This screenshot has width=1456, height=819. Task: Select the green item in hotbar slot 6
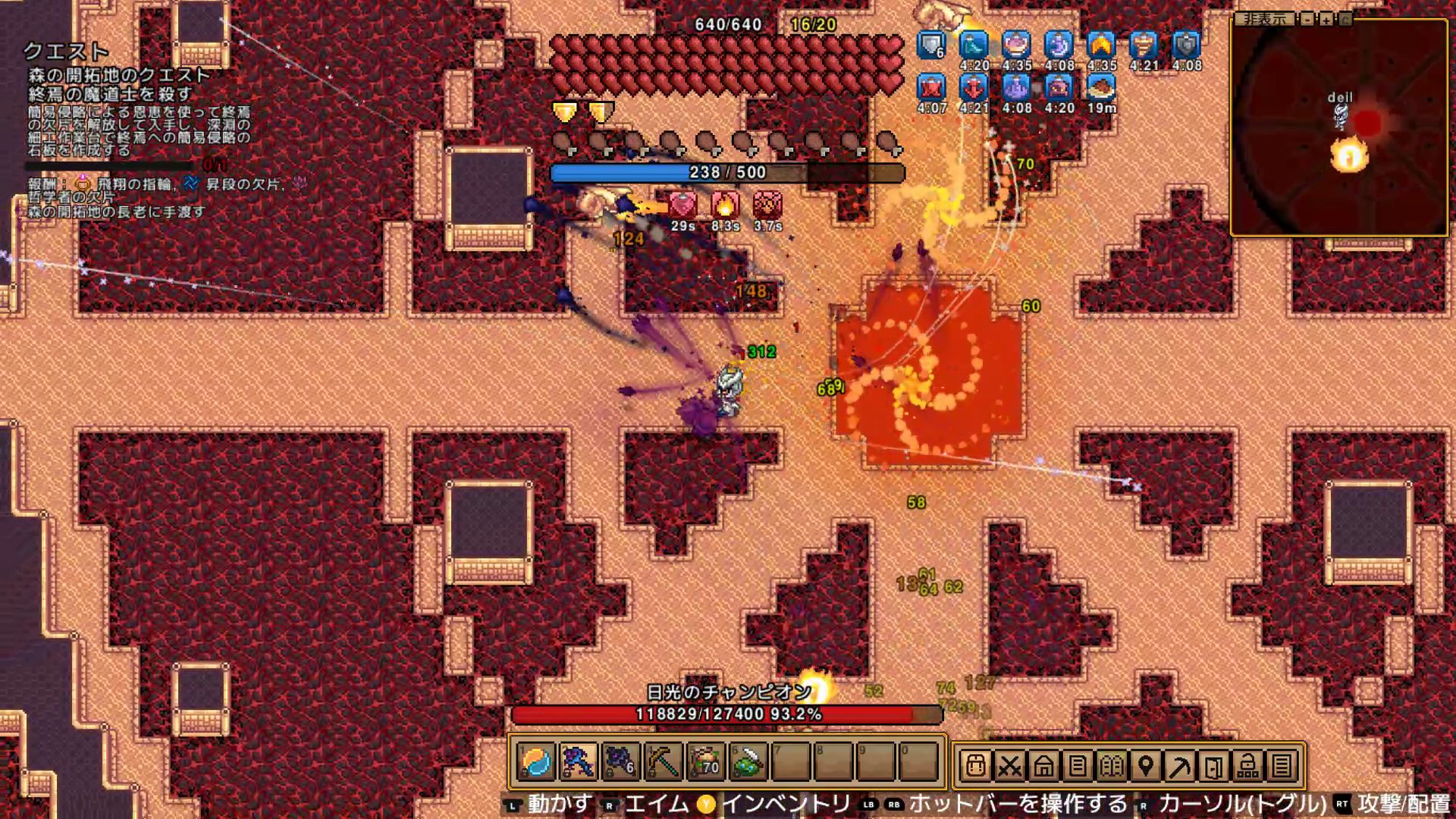click(748, 762)
